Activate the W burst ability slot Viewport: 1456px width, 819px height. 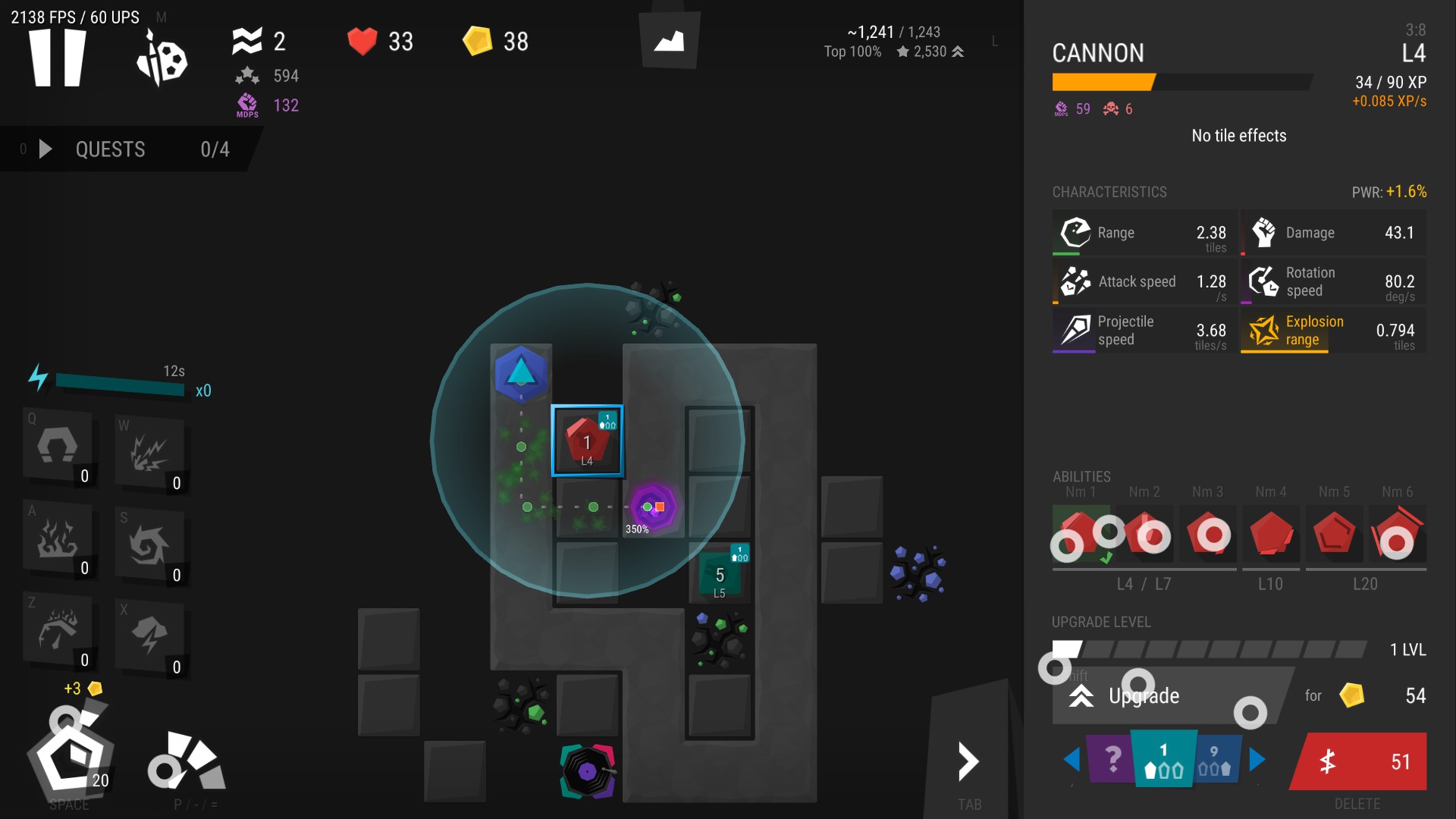[149, 453]
